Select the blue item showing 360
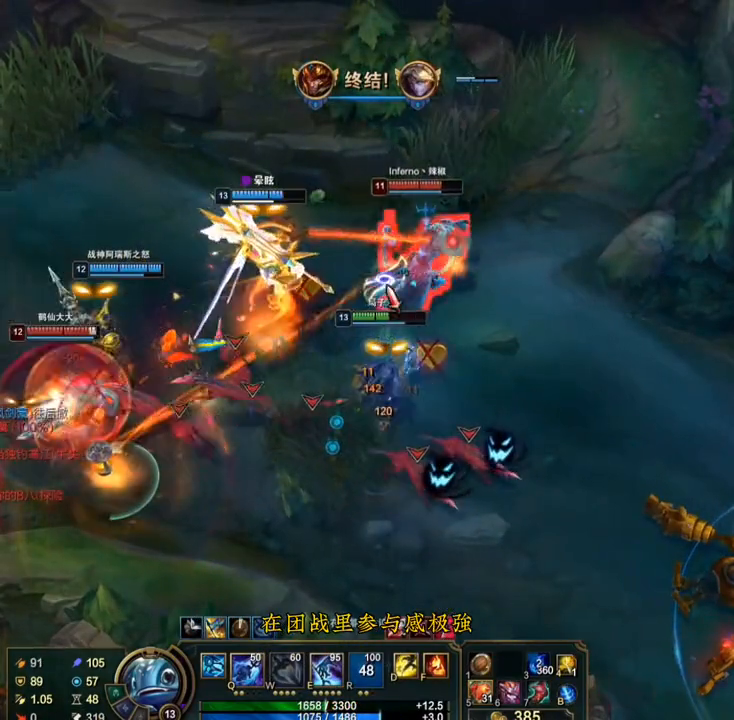 point(539,666)
